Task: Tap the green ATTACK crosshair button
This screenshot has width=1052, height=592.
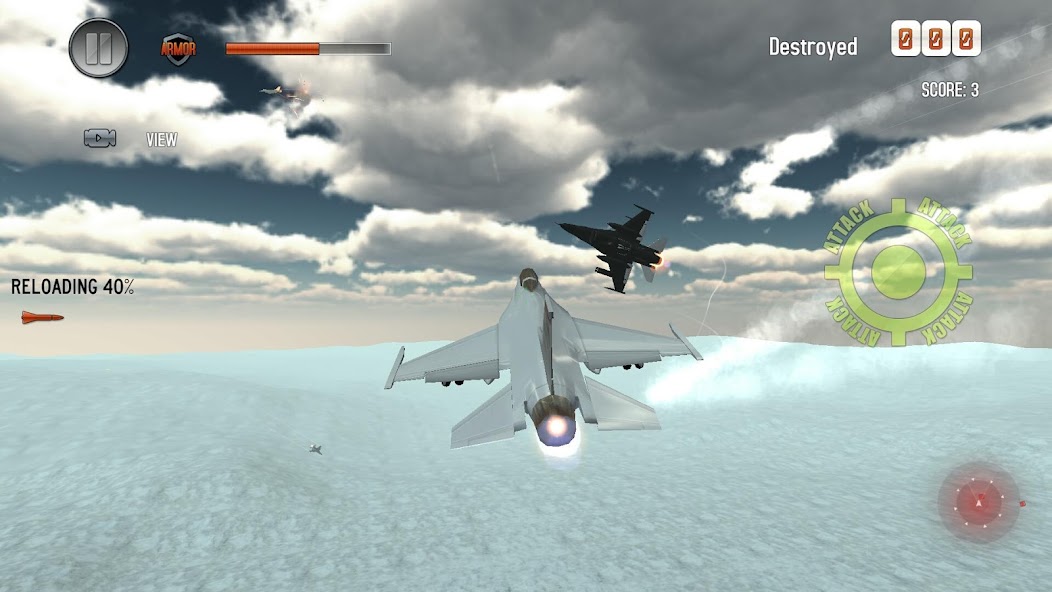Action: click(x=898, y=271)
